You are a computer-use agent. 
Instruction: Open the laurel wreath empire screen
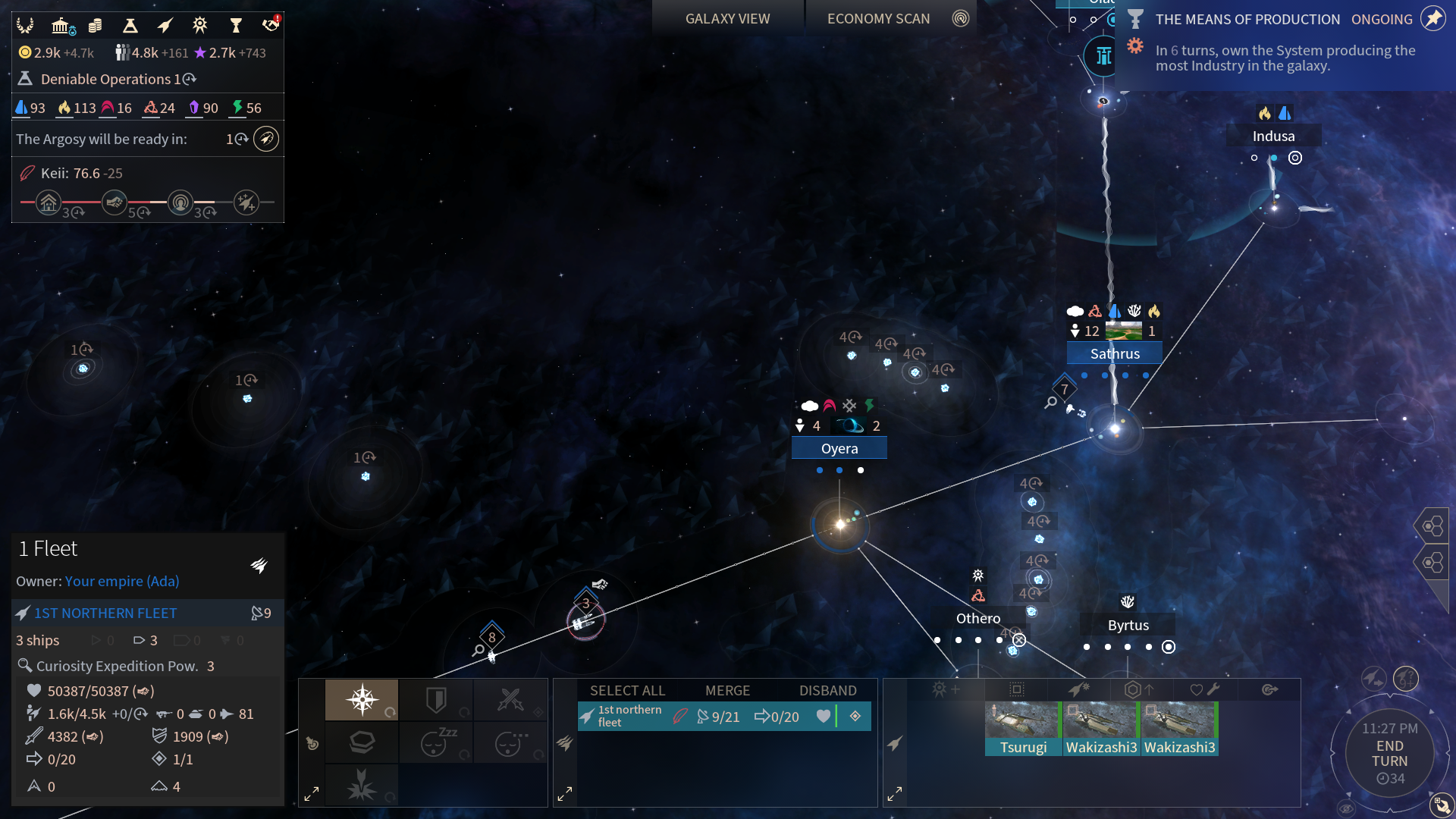25,26
